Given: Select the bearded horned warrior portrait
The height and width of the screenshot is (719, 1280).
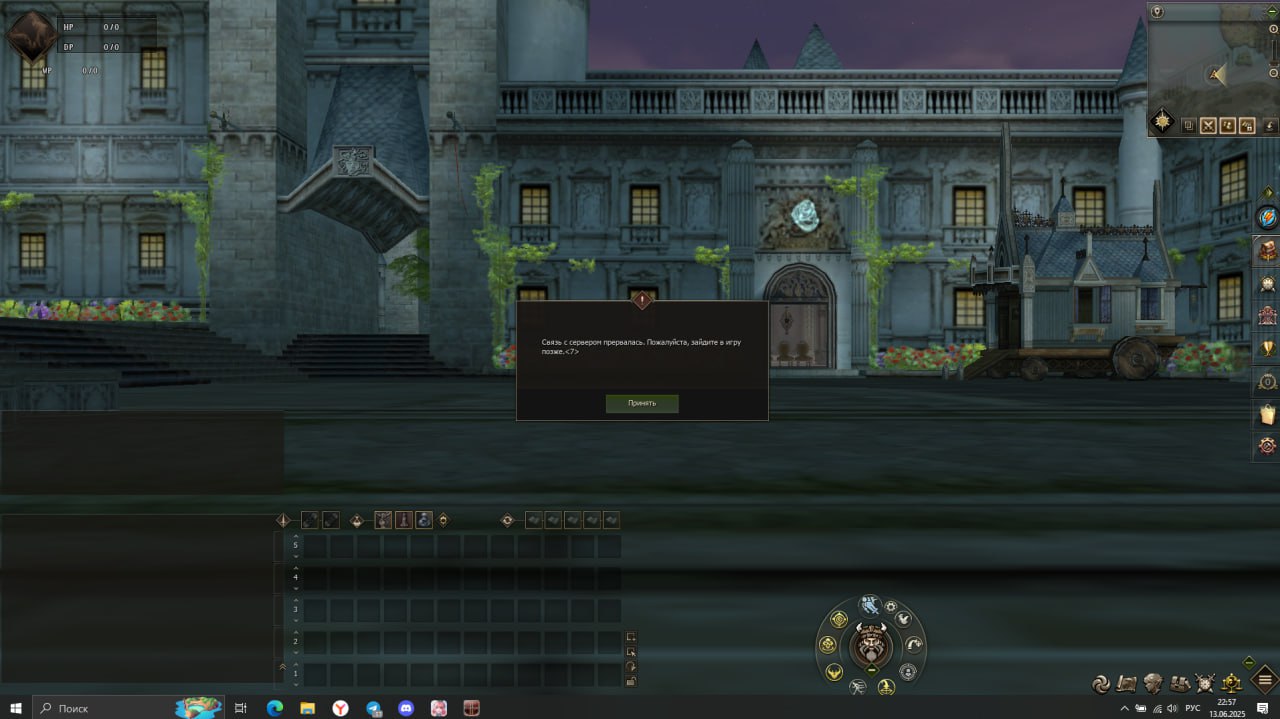Looking at the screenshot, I should pyautogui.click(x=871, y=644).
